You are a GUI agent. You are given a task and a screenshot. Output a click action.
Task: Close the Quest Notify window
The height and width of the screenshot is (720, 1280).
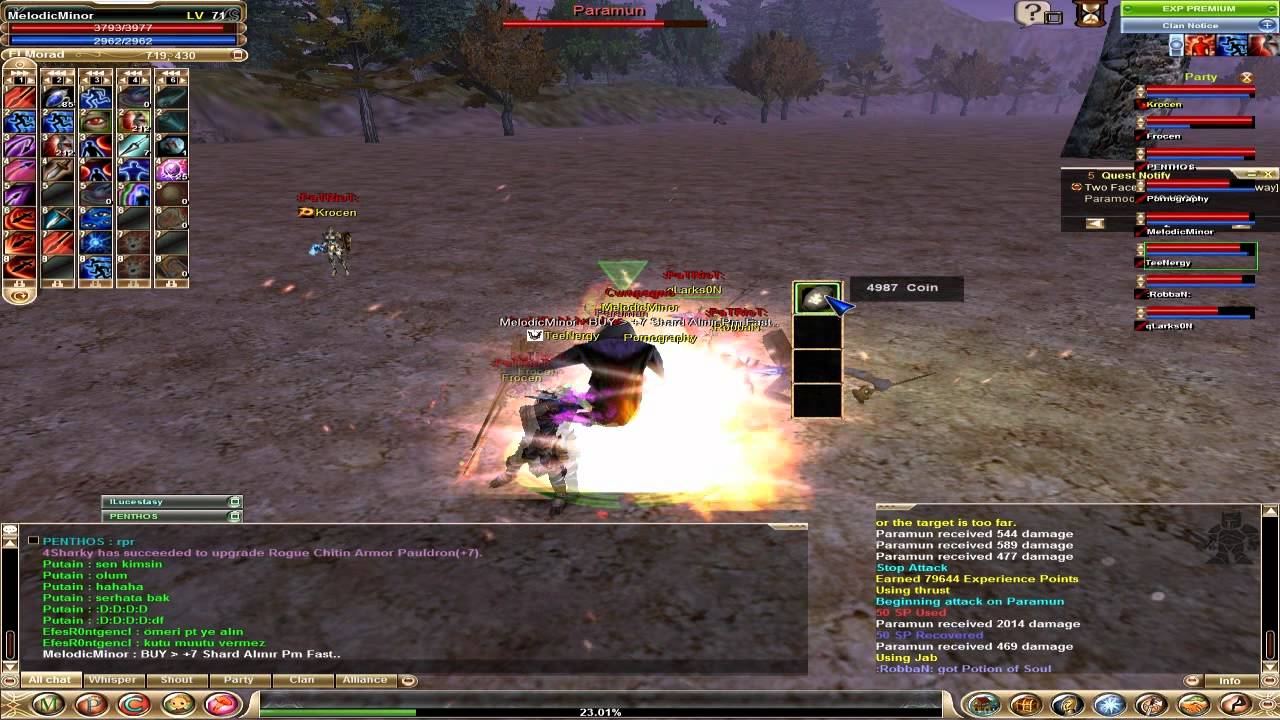click(x=1268, y=175)
